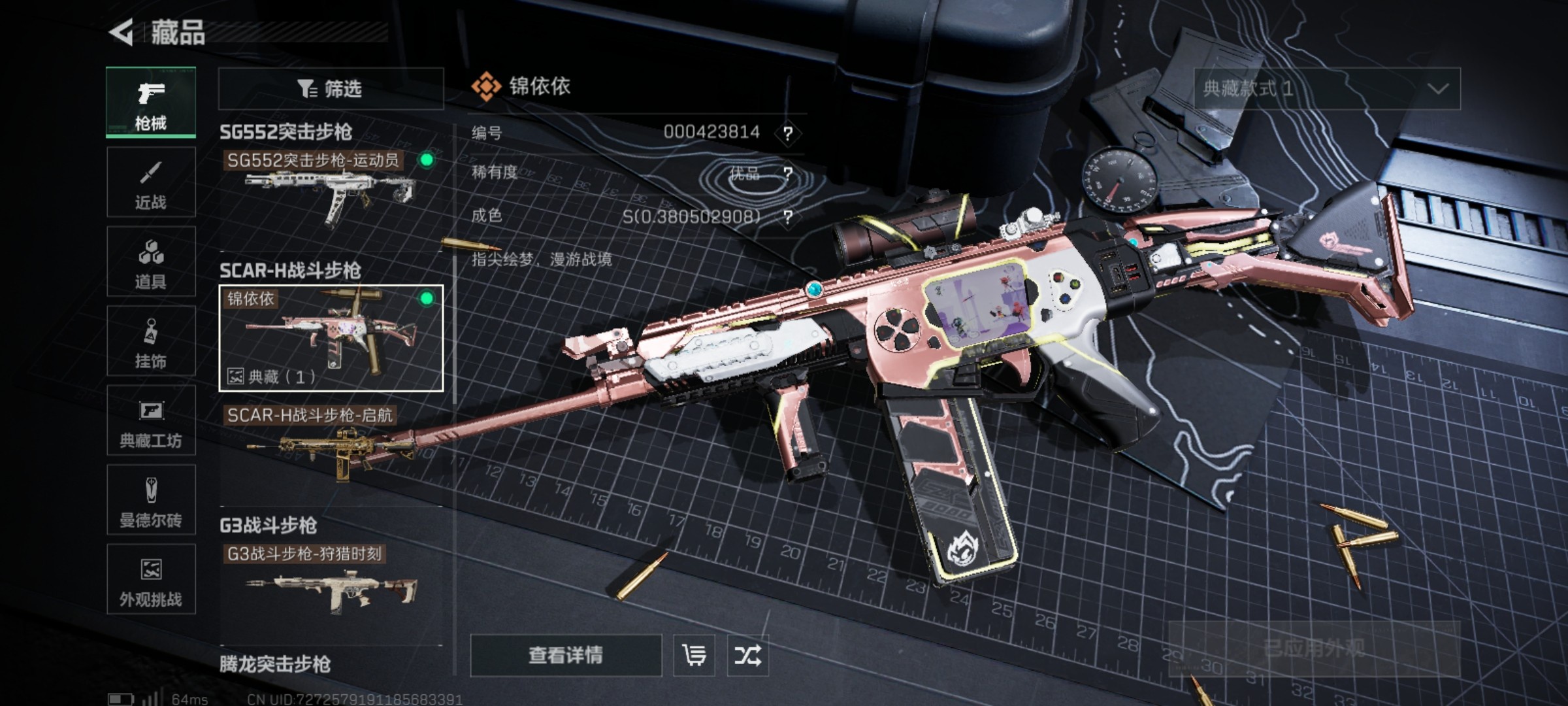Open the 挂饰 (charms) category

[150, 341]
